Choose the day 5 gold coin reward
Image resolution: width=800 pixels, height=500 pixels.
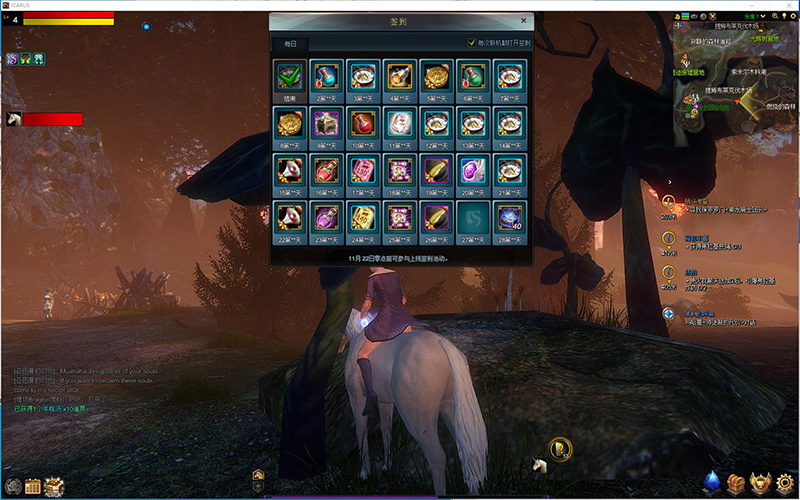click(435, 75)
